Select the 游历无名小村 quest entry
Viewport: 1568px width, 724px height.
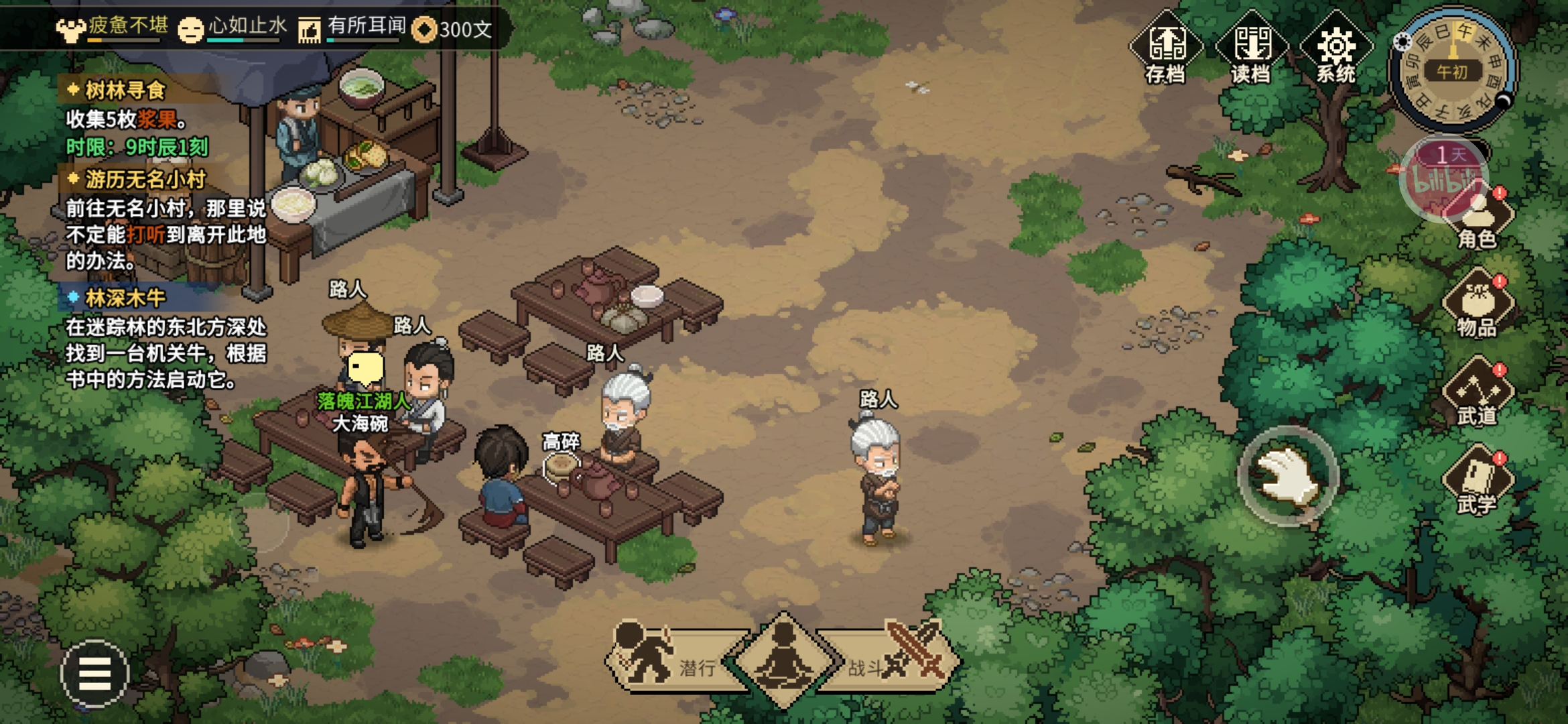pos(145,180)
